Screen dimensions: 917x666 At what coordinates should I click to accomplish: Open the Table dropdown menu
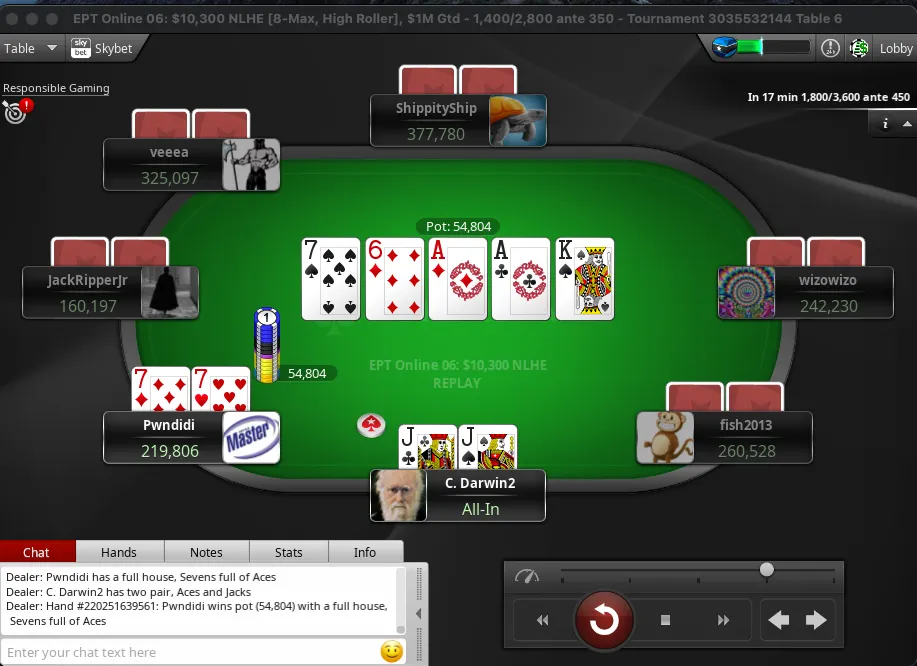pos(27,48)
